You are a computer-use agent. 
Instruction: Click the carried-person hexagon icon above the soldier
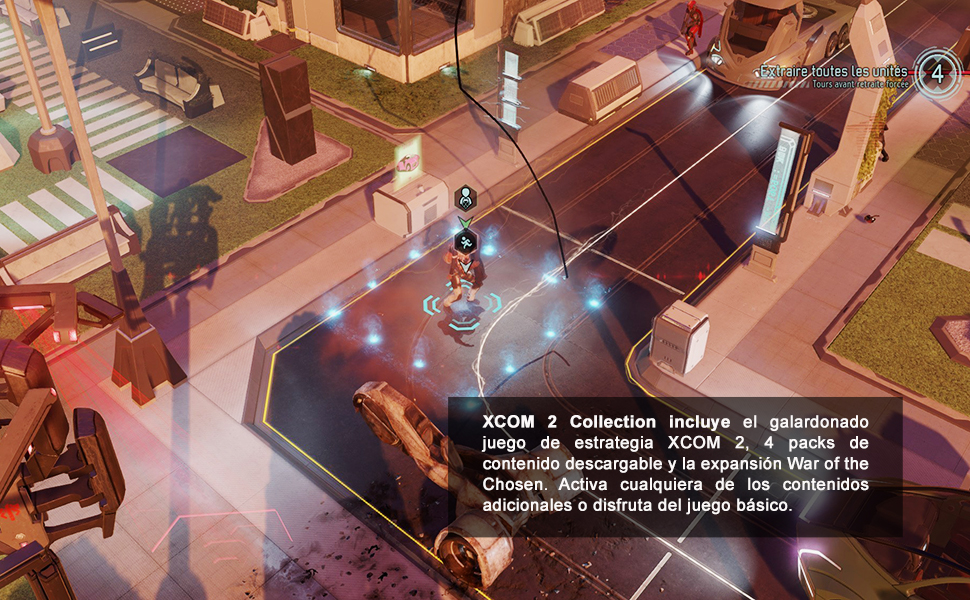464,198
